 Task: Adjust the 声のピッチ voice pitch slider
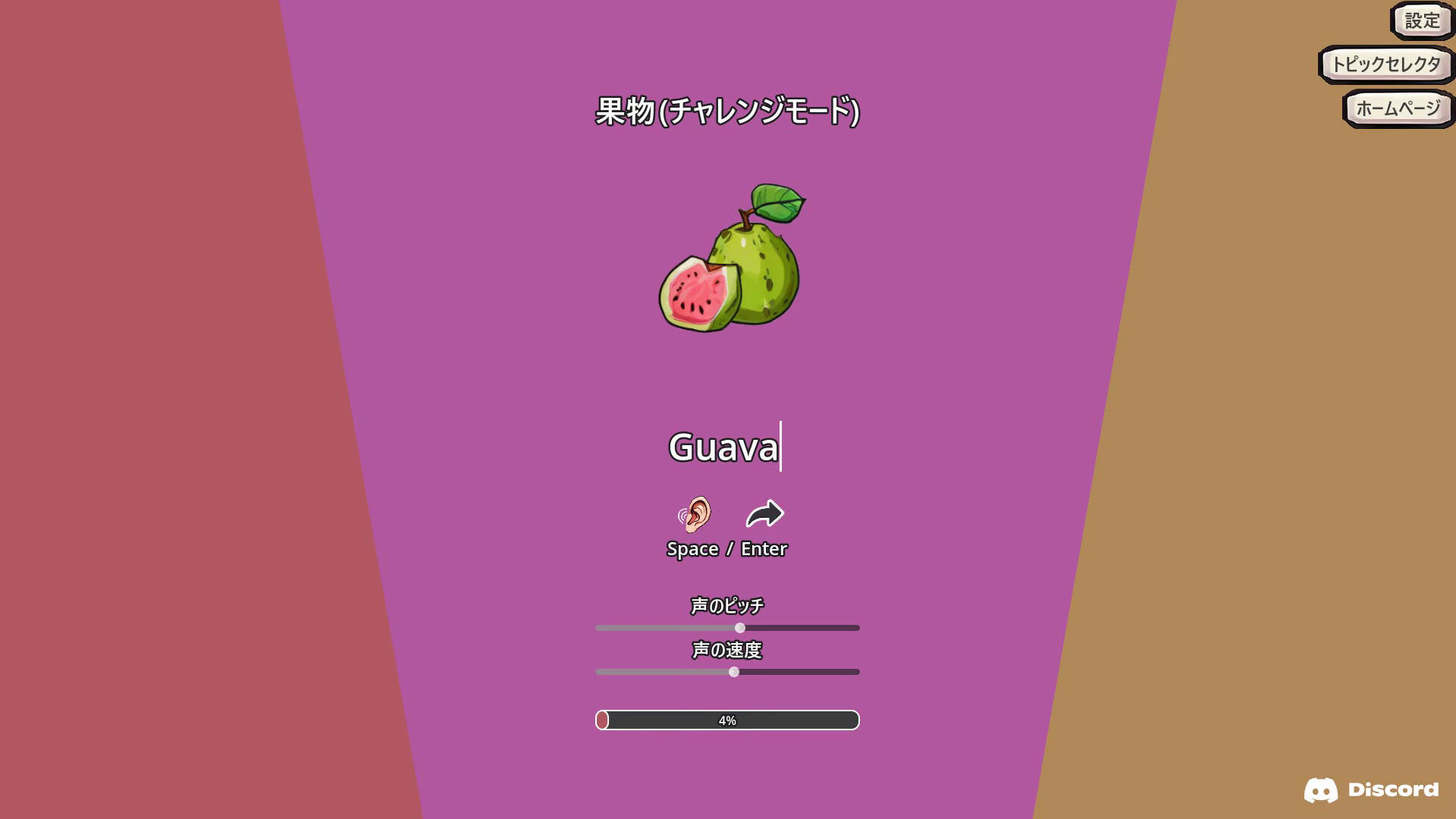(x=739, y=627)
